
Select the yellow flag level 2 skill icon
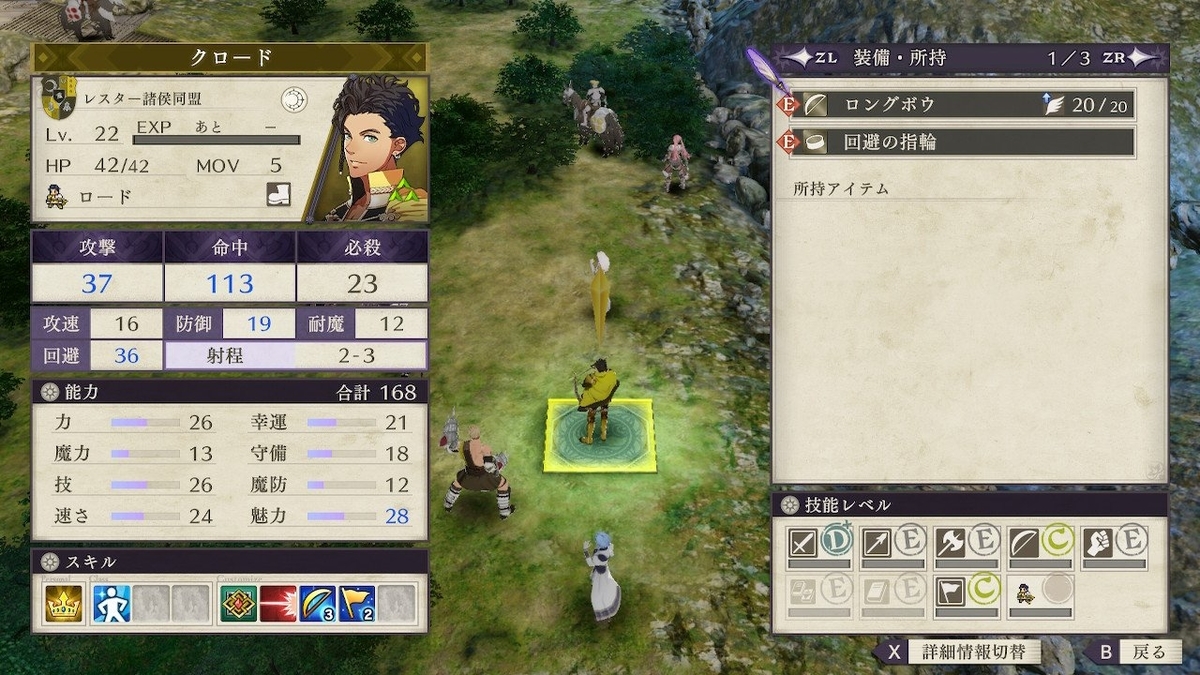pyautogui.click(x=357, y=604)
